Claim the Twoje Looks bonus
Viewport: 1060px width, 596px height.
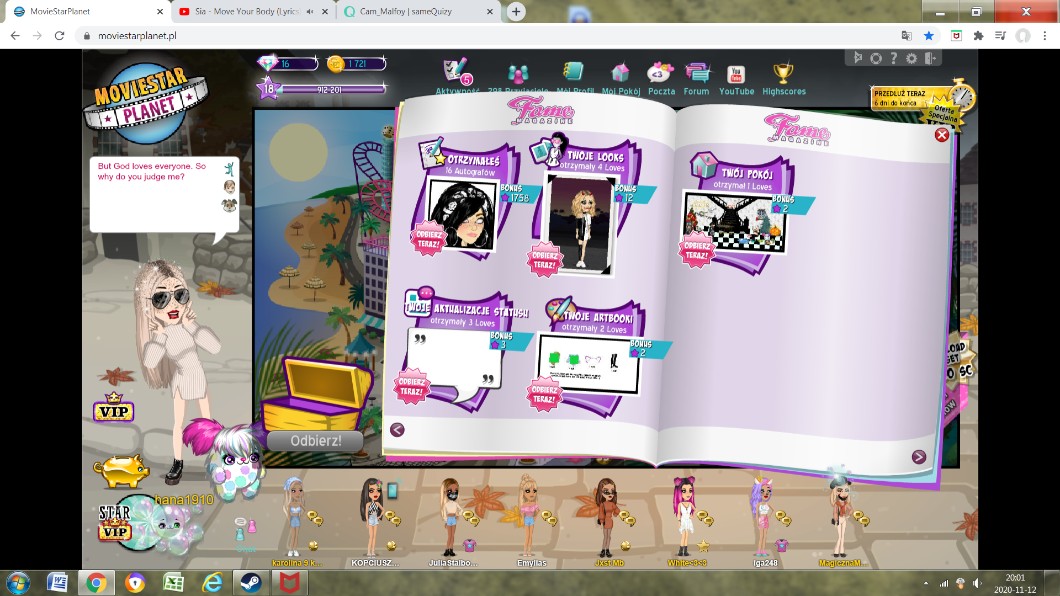546,257
